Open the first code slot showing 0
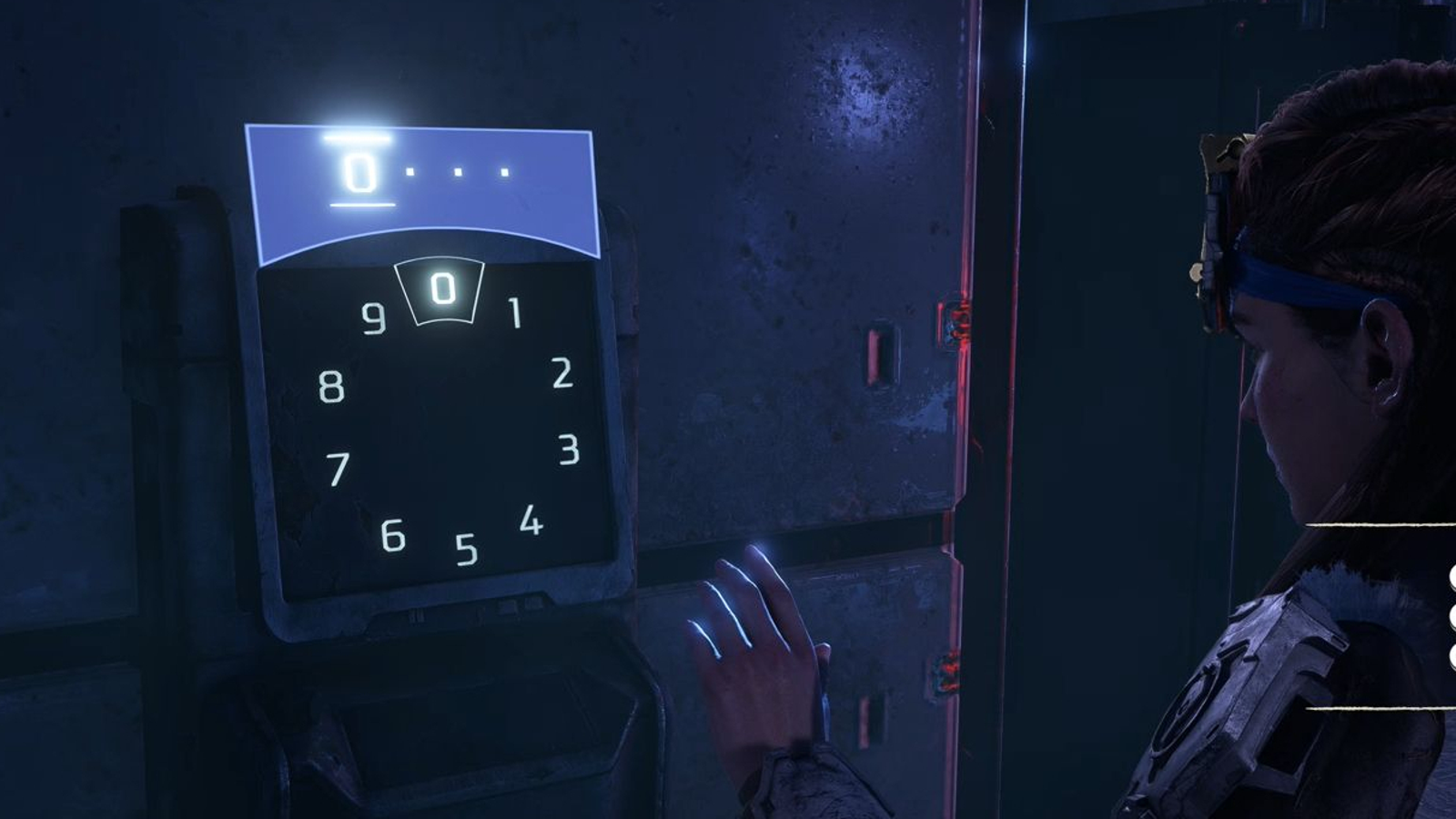The width and height of the screenshot is (1456, 819). (360, 171)
